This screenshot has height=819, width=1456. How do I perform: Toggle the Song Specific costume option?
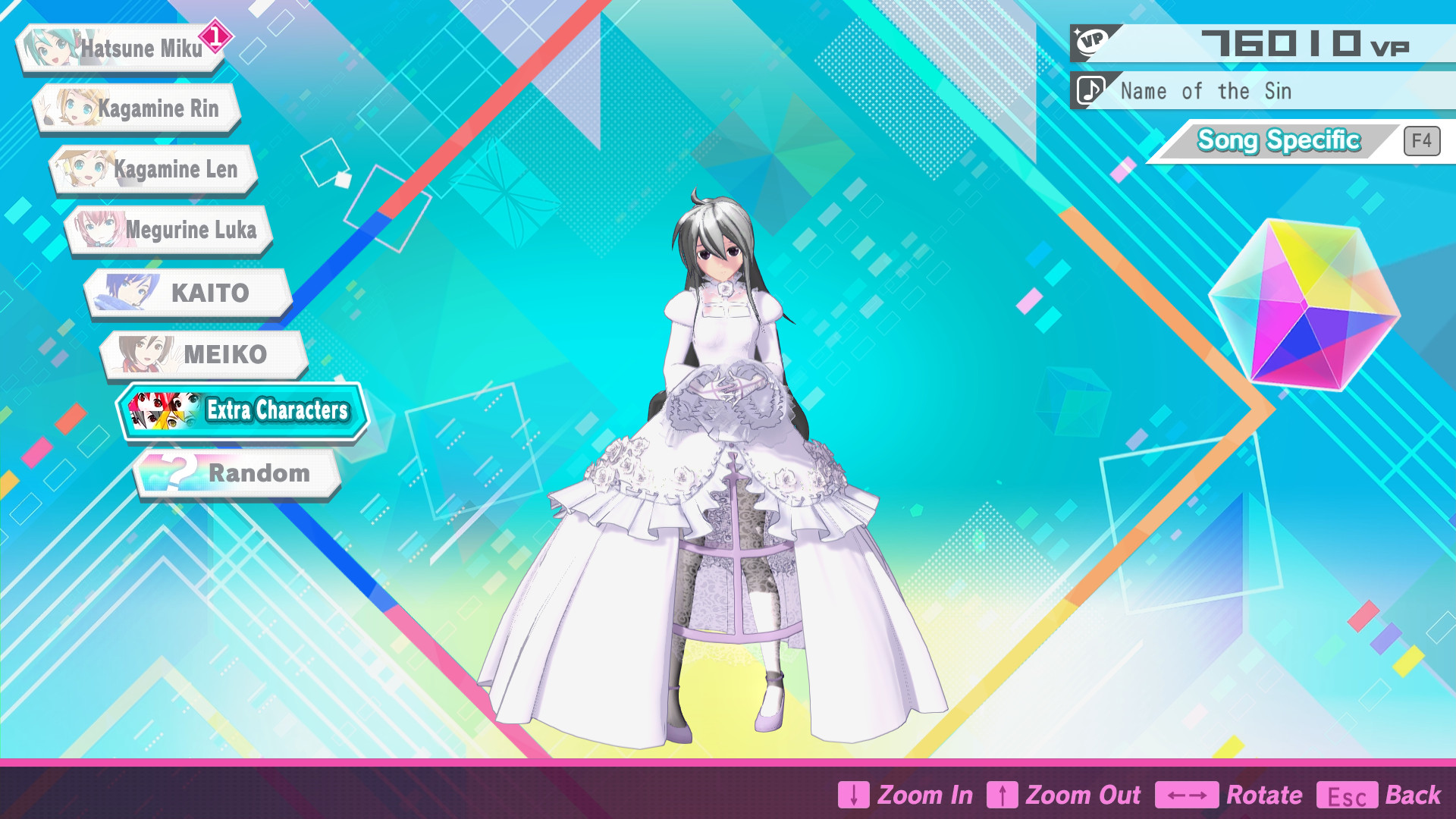pos(1279,140)
